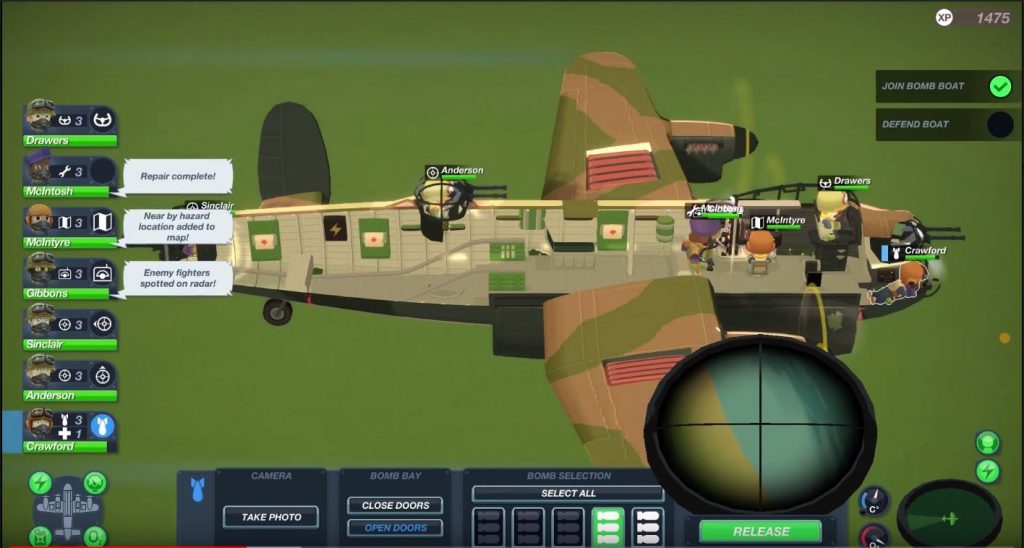
Task: Close the bomb bay doors
Action: click(395, 505)
